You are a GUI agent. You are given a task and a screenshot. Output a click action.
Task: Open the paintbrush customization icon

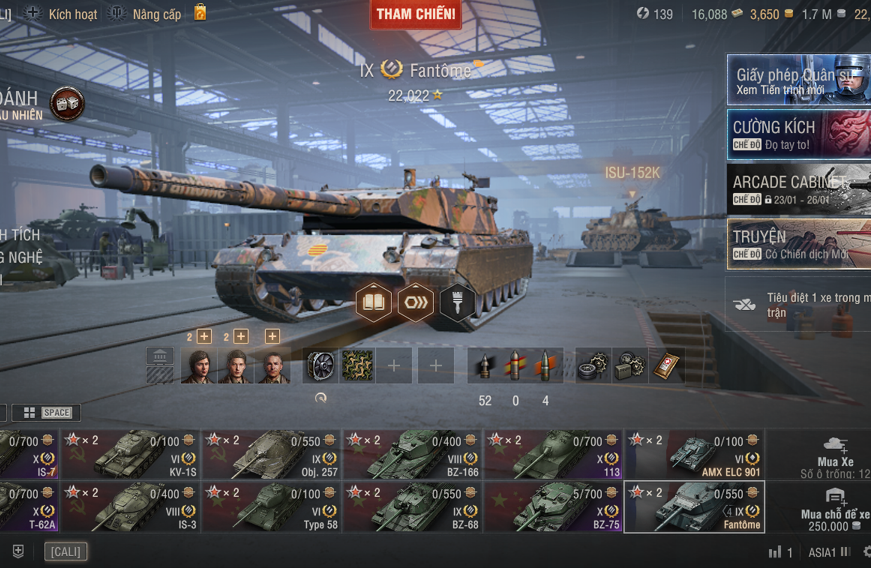click(x=458, y=302)
